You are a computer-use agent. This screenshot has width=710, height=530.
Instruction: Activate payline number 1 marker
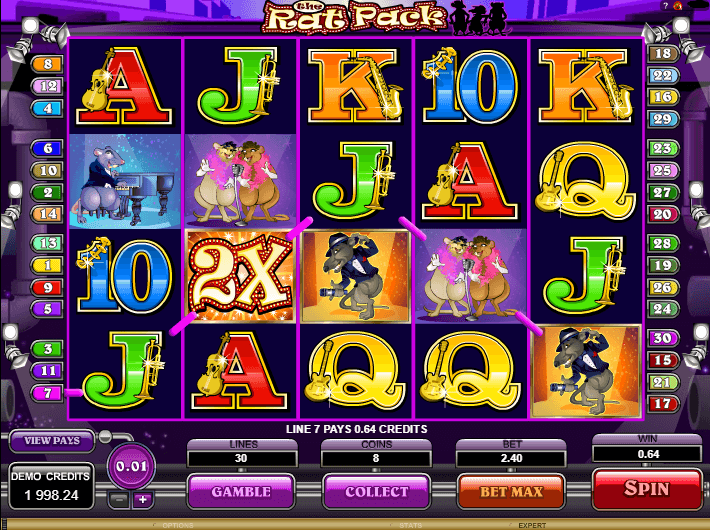(47, 265)
